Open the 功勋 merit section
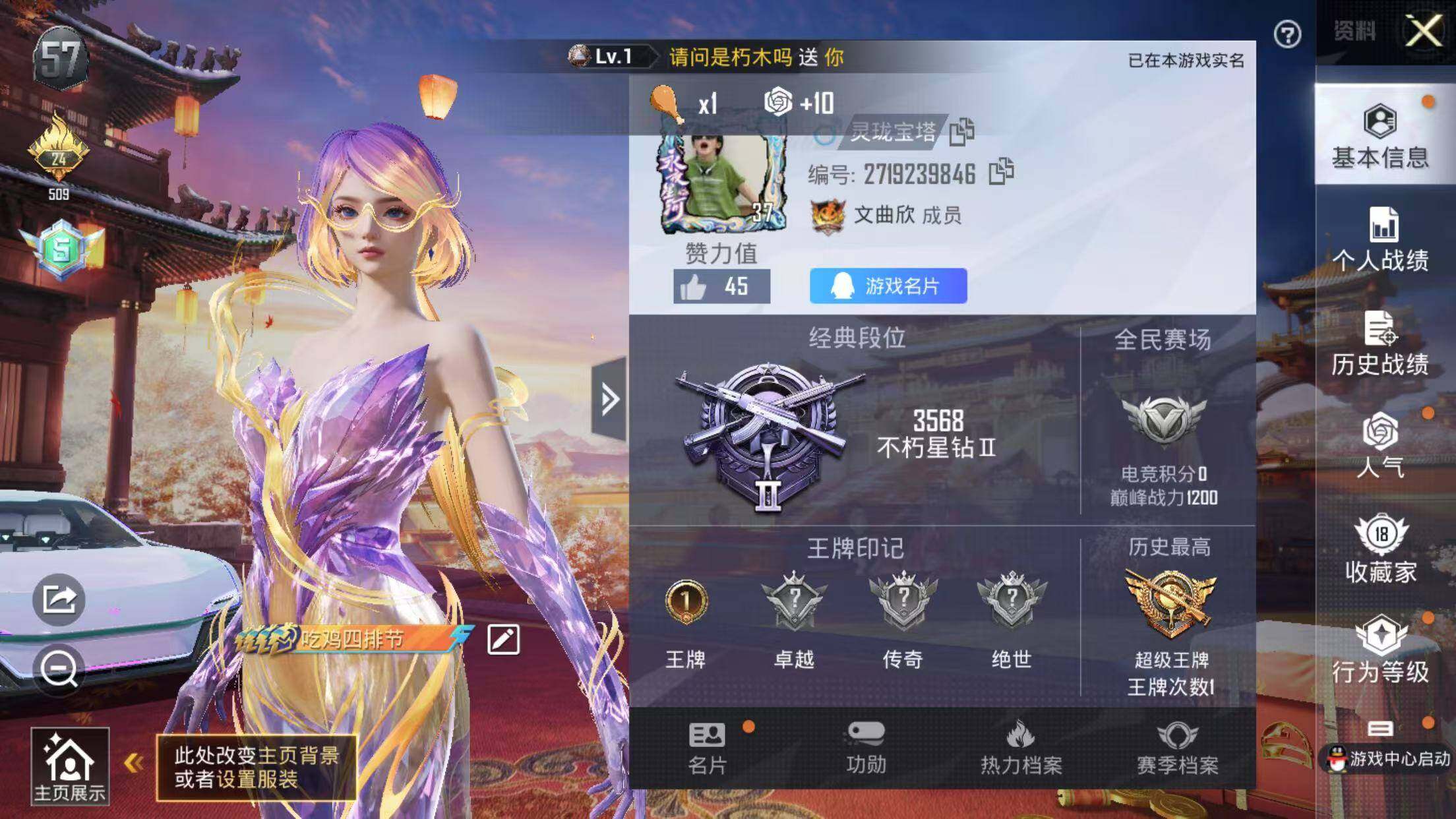Viewport: 1456px width, 819px height. (866, 748)
